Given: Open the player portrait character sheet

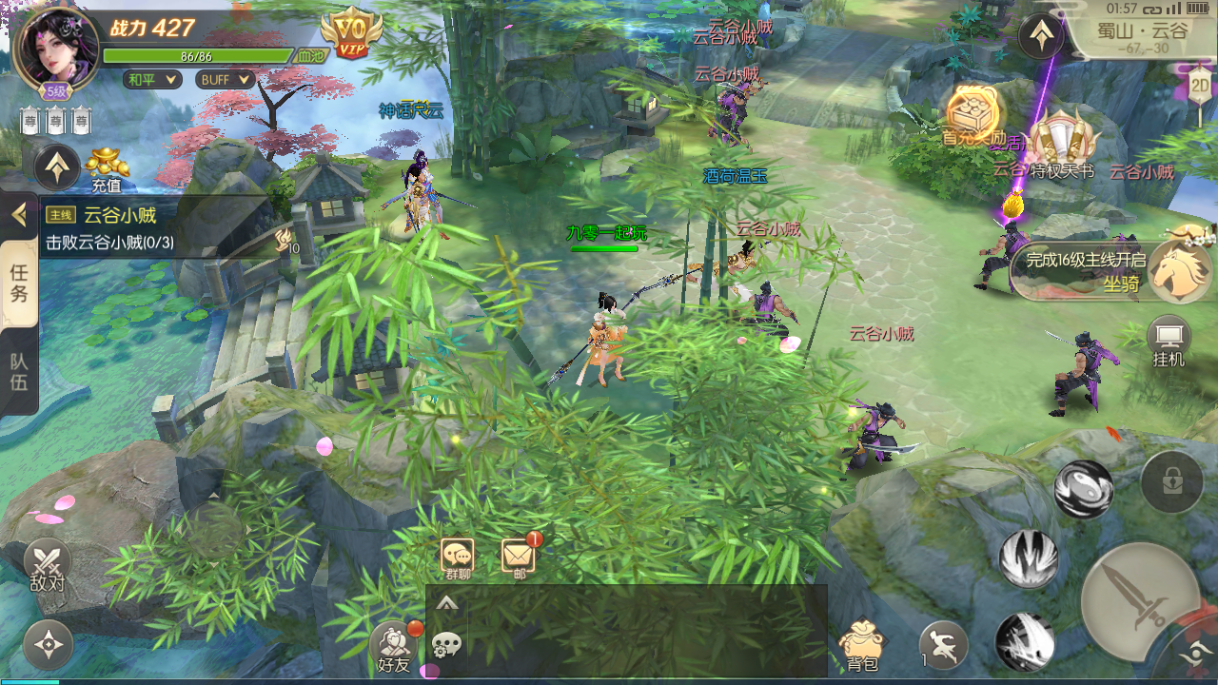Looking at the screenshot, I should 55,48.
